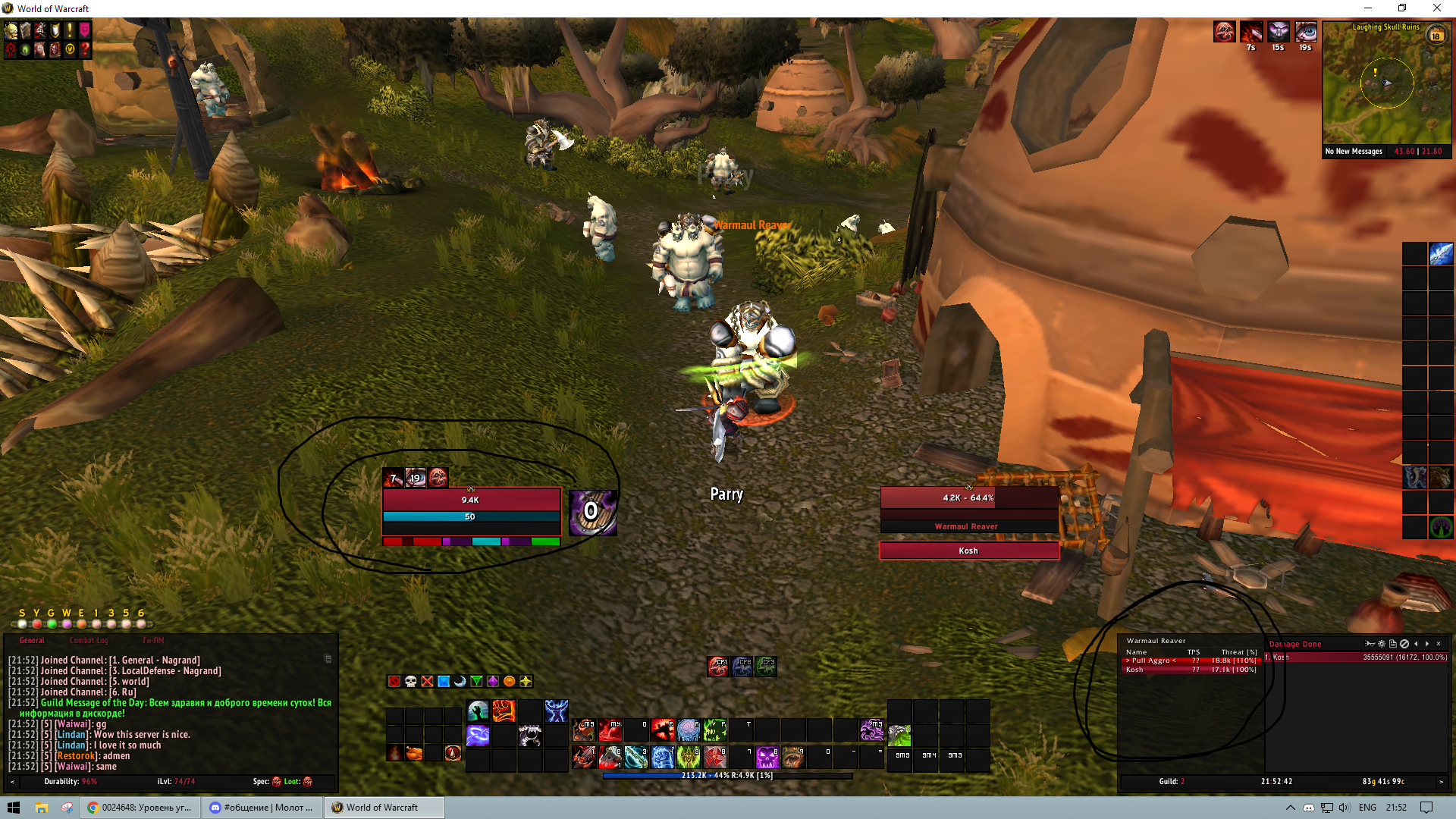Click the CP1 combo button
The image size is (1456, 819).
click(717, 667)
